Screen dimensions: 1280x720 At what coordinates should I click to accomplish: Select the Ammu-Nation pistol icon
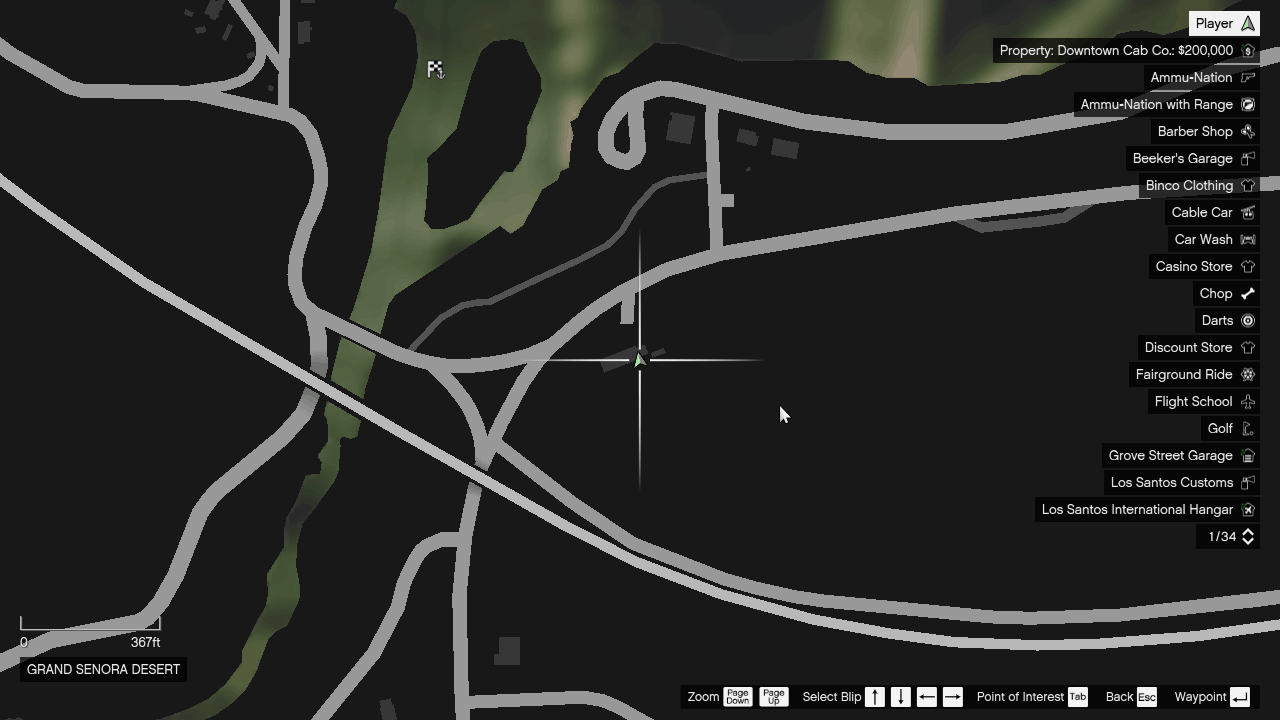click(1247, 77)
